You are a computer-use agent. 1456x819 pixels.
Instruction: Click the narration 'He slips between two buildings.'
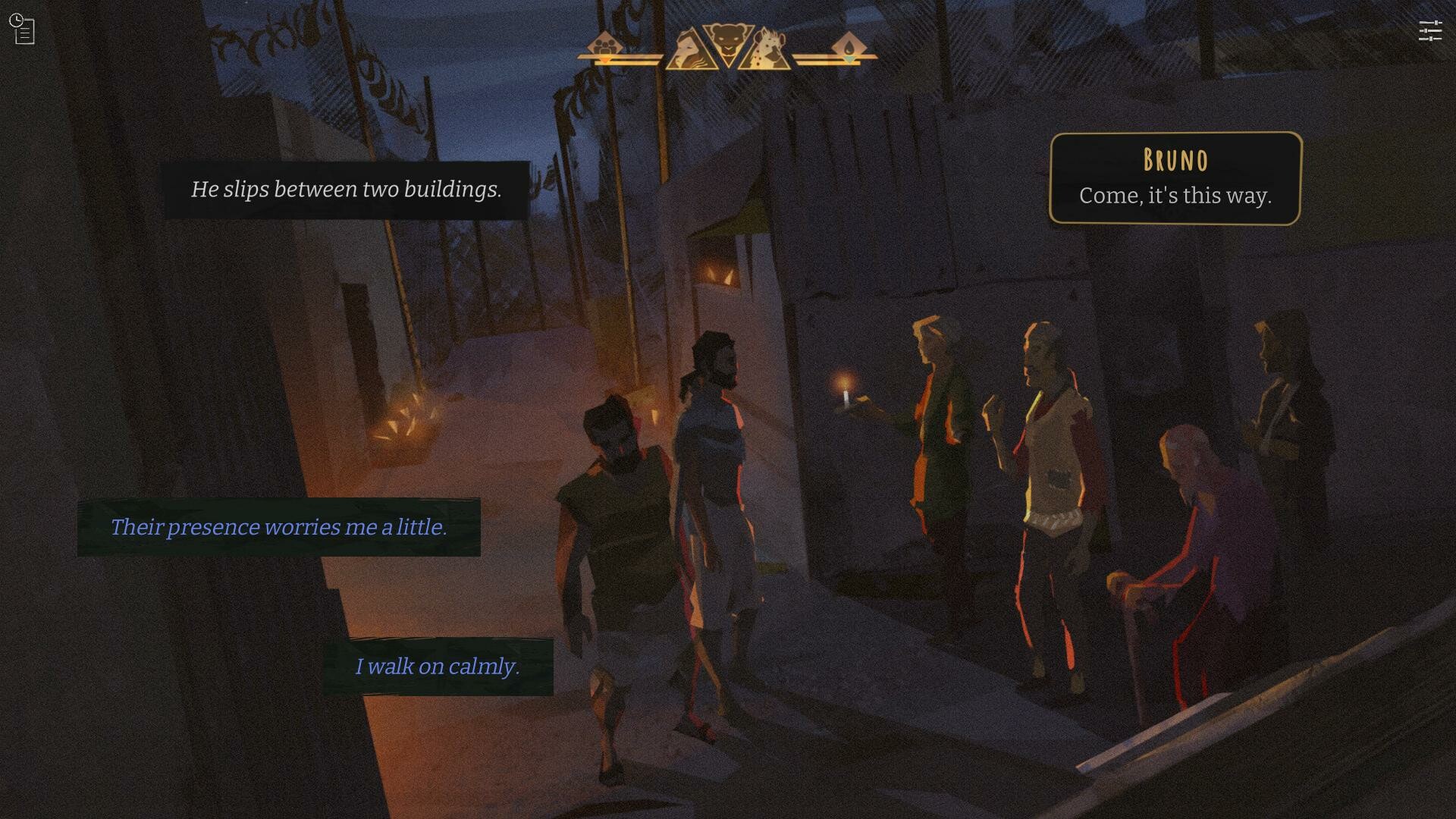[347, 189]
